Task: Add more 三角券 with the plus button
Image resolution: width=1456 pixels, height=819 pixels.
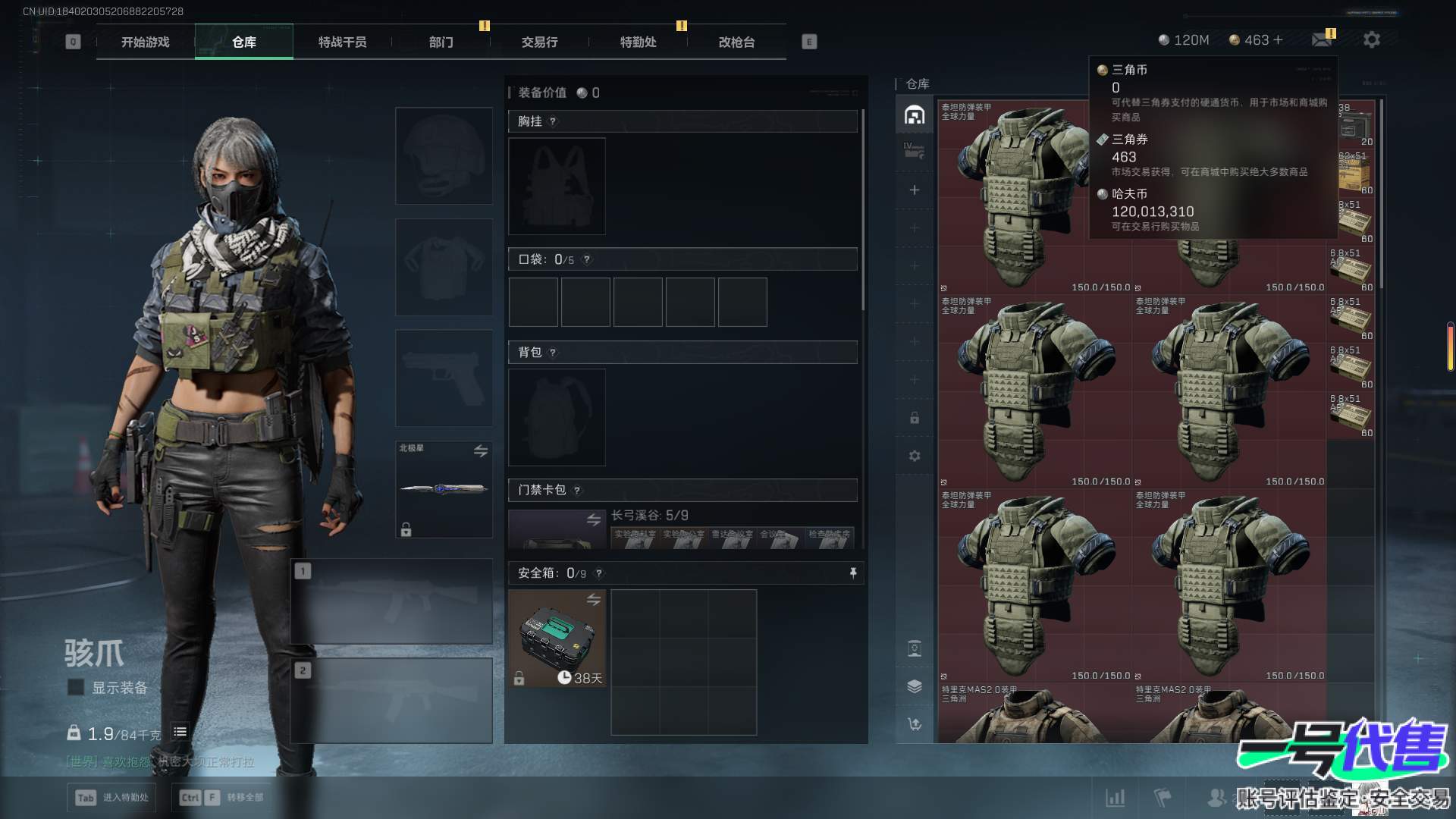Action: (1279, 39)
